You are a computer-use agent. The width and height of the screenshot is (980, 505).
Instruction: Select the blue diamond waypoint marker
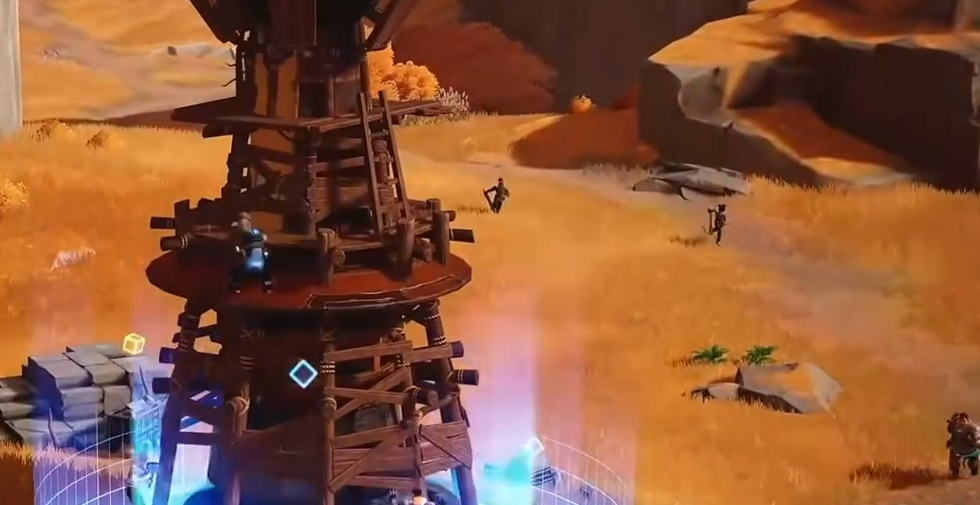tap(303, 374)
